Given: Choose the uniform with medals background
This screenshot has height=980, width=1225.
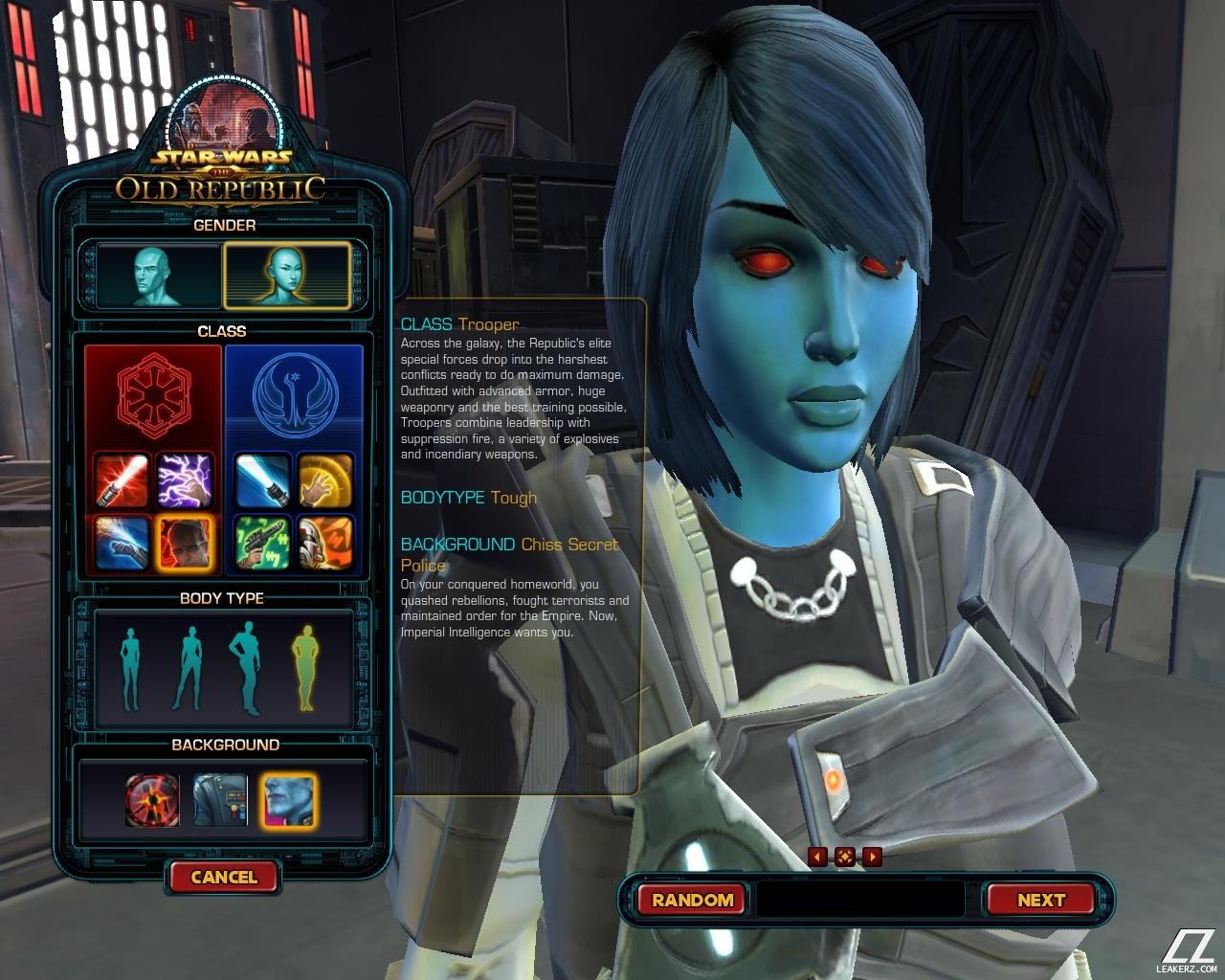Looking at the screenshot, I should [220, 800].
